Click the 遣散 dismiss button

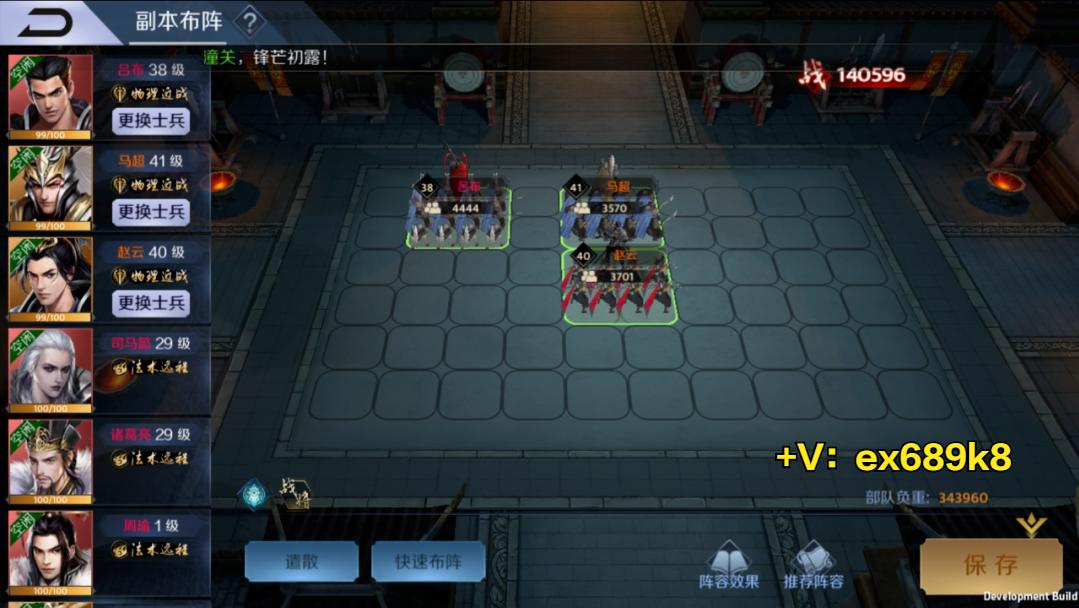(x=301, y=562)
